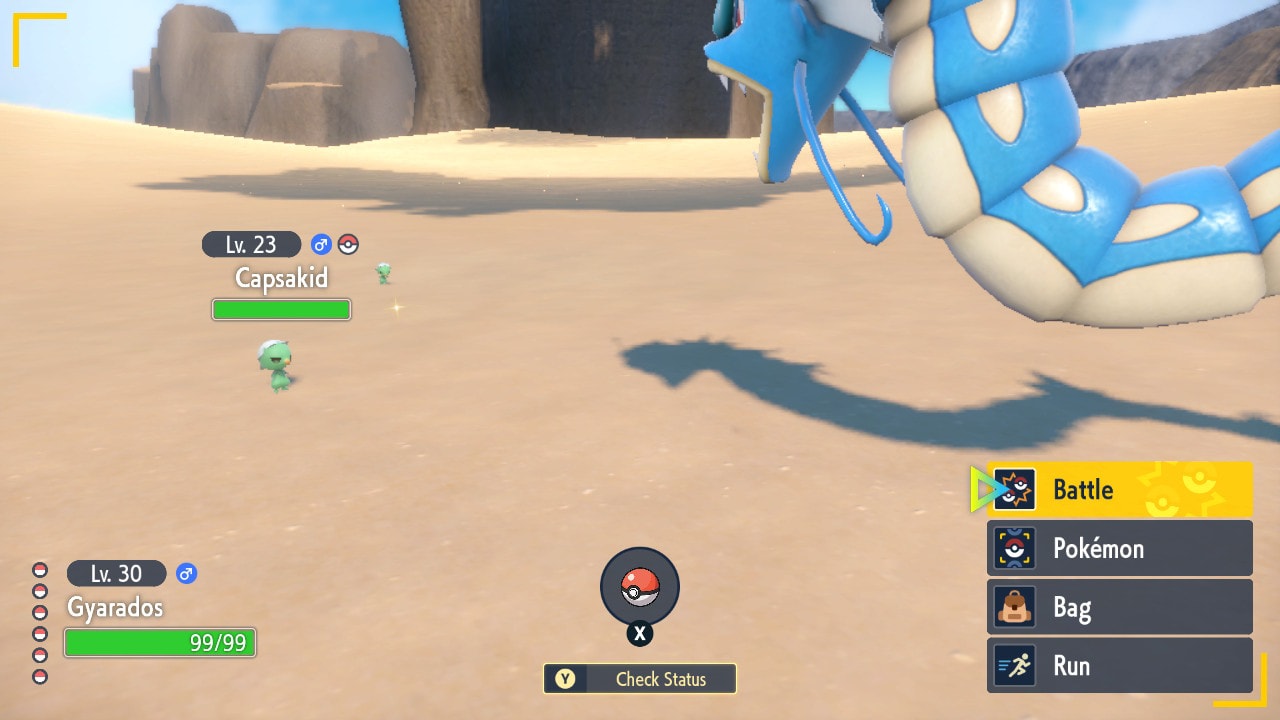
Task: Click the Lv. 23 badge above Capsakid
Action: click(x=250, y=244)
